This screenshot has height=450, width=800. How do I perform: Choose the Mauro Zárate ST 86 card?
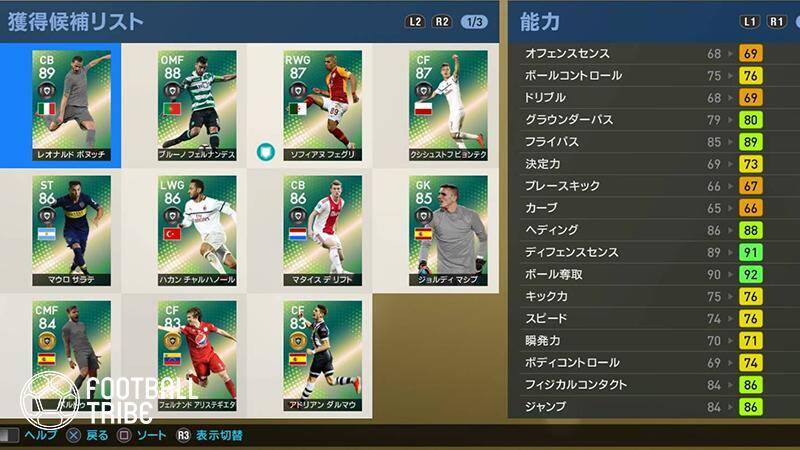point(71,230)
